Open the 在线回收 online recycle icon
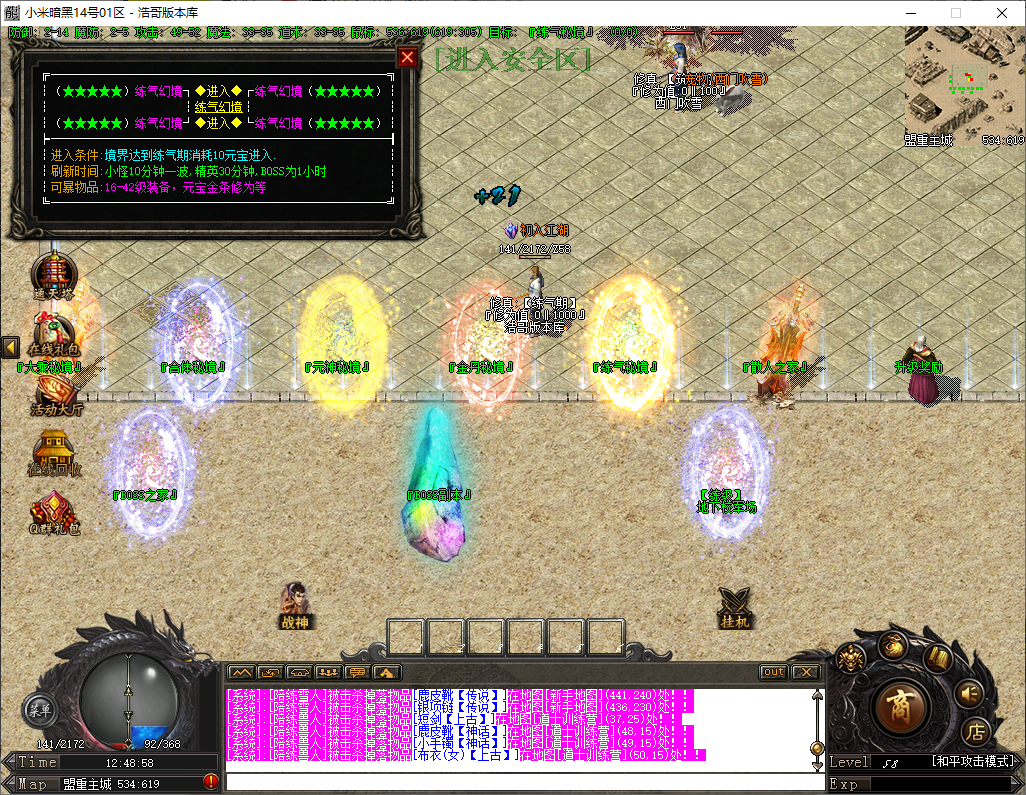This screenshot has height=795, width=1026. pos(55,453)
